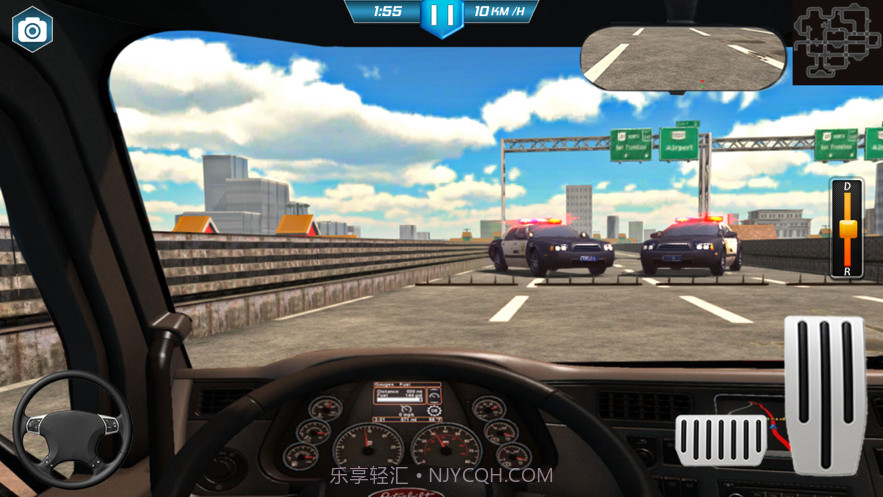Toggle the D/R gear shifter

847,229
